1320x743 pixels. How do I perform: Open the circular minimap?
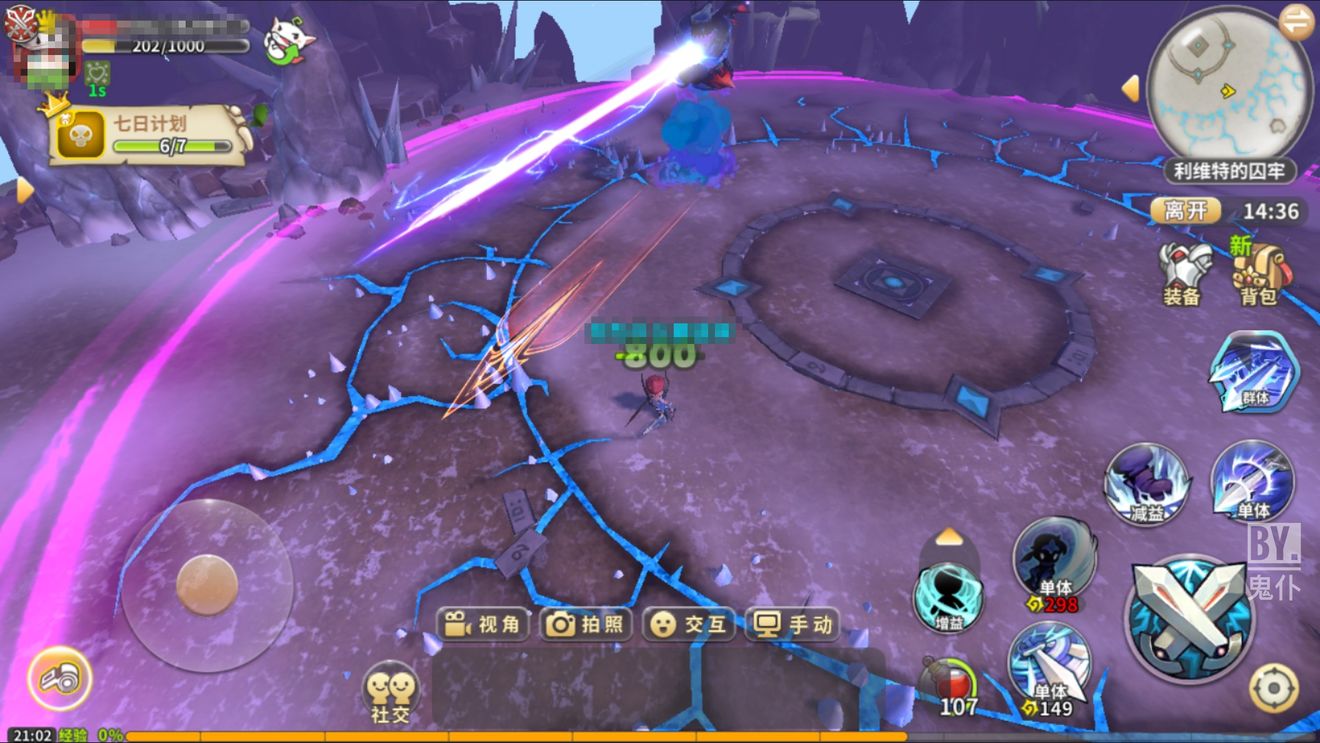[x=1228, y=85]
